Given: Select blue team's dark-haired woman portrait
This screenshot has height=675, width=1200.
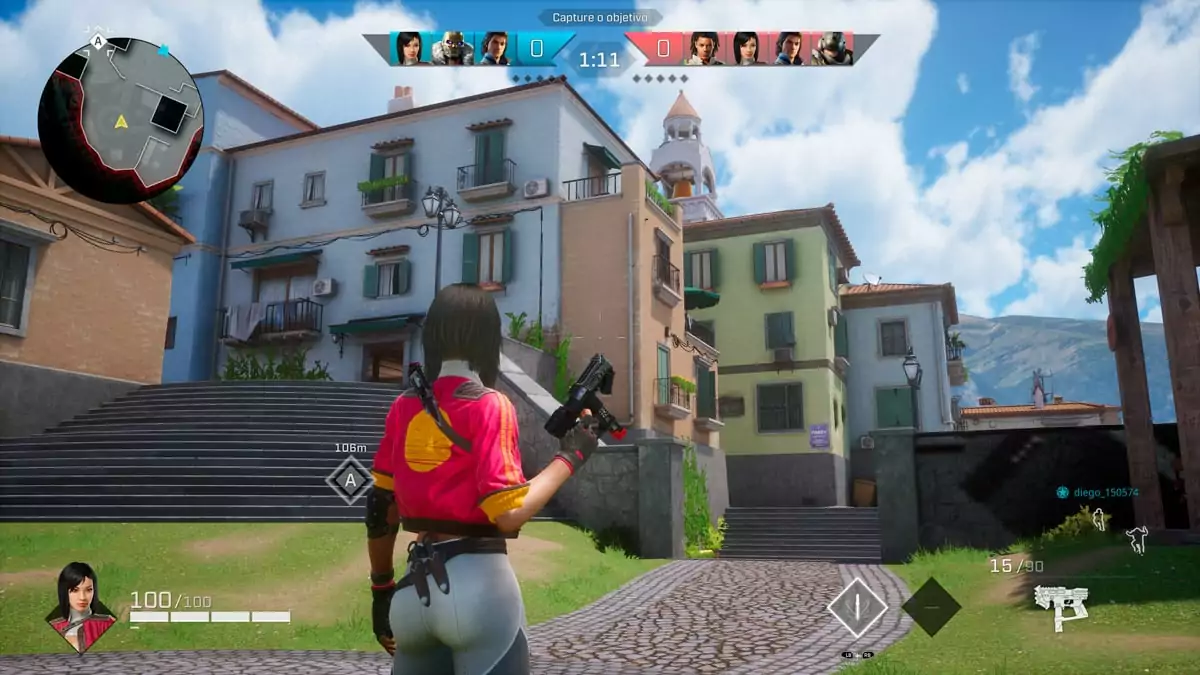Looking at the screenshot, I should (409, 48).
